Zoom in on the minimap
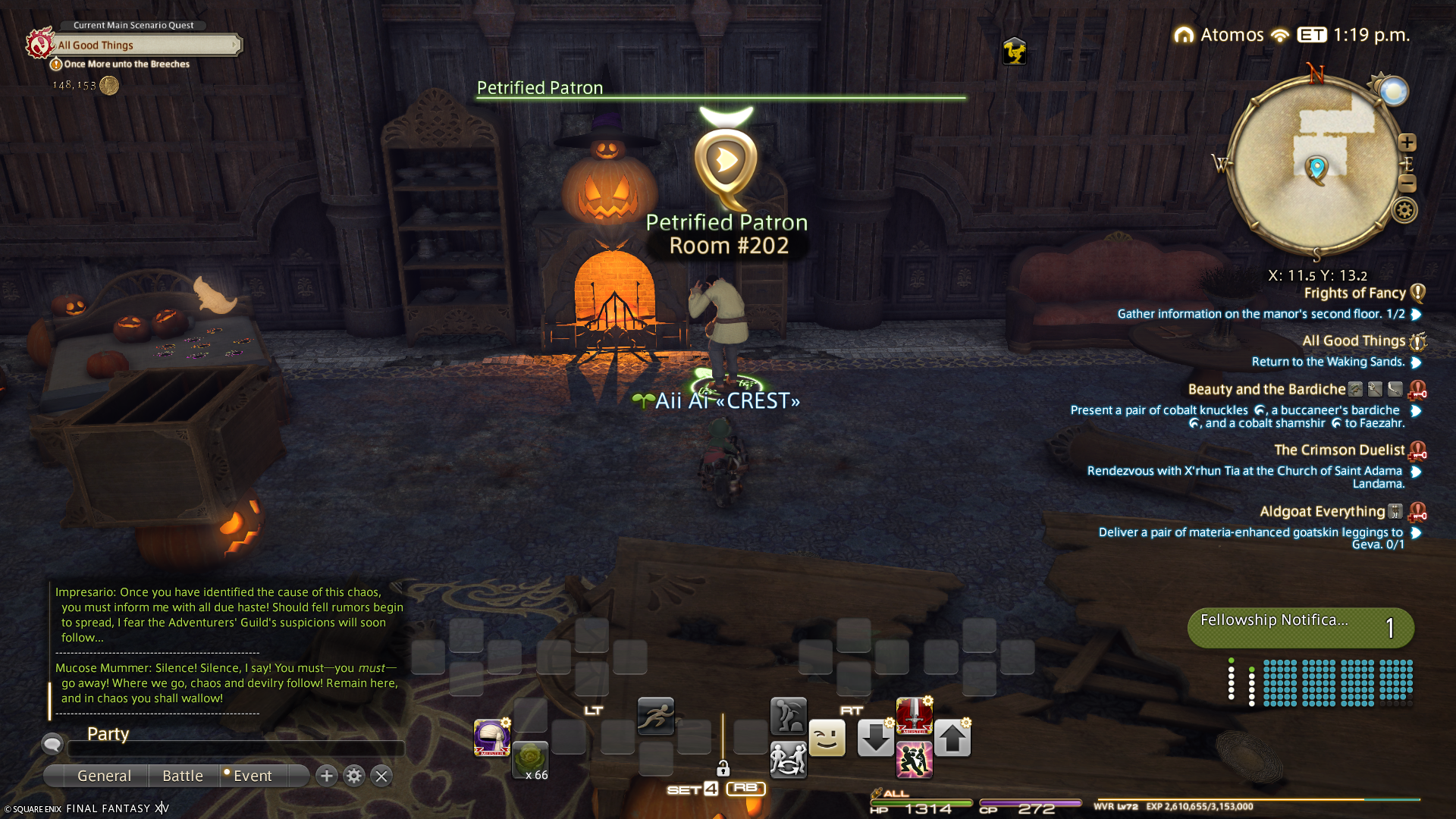 pos(1407,143)
